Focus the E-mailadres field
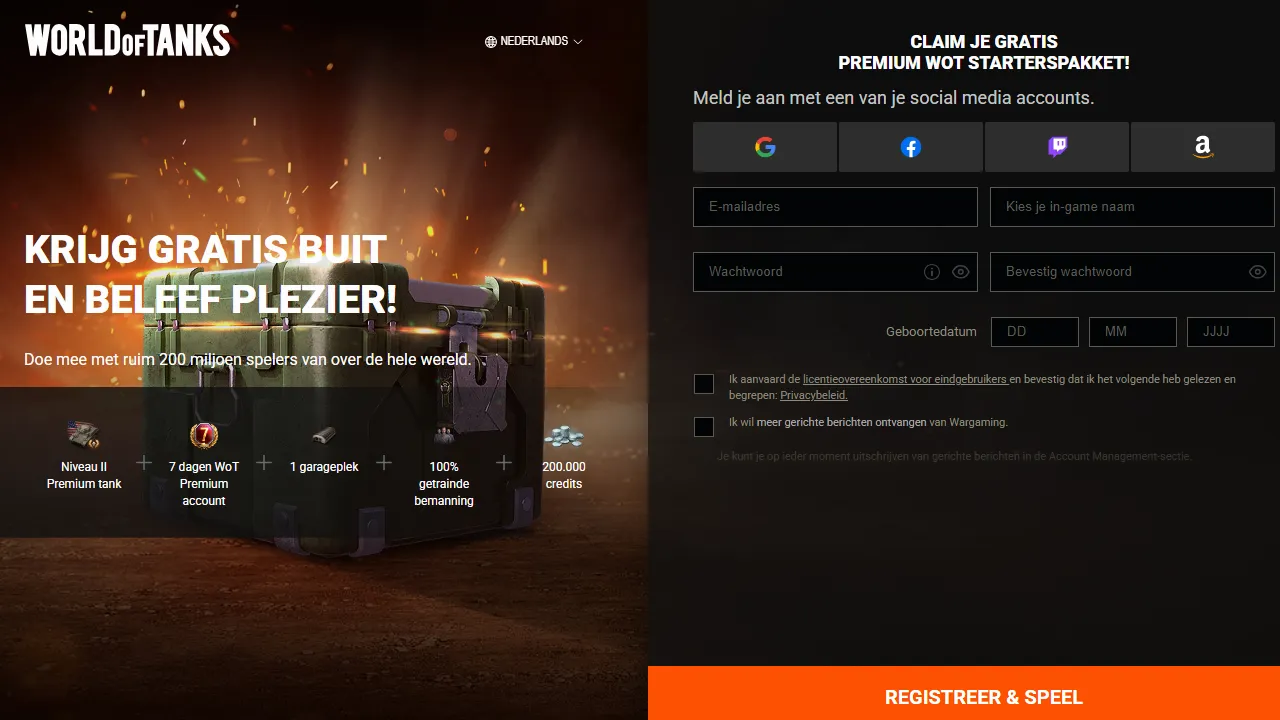Screen dimensions: 1280x720 [835, 207]
